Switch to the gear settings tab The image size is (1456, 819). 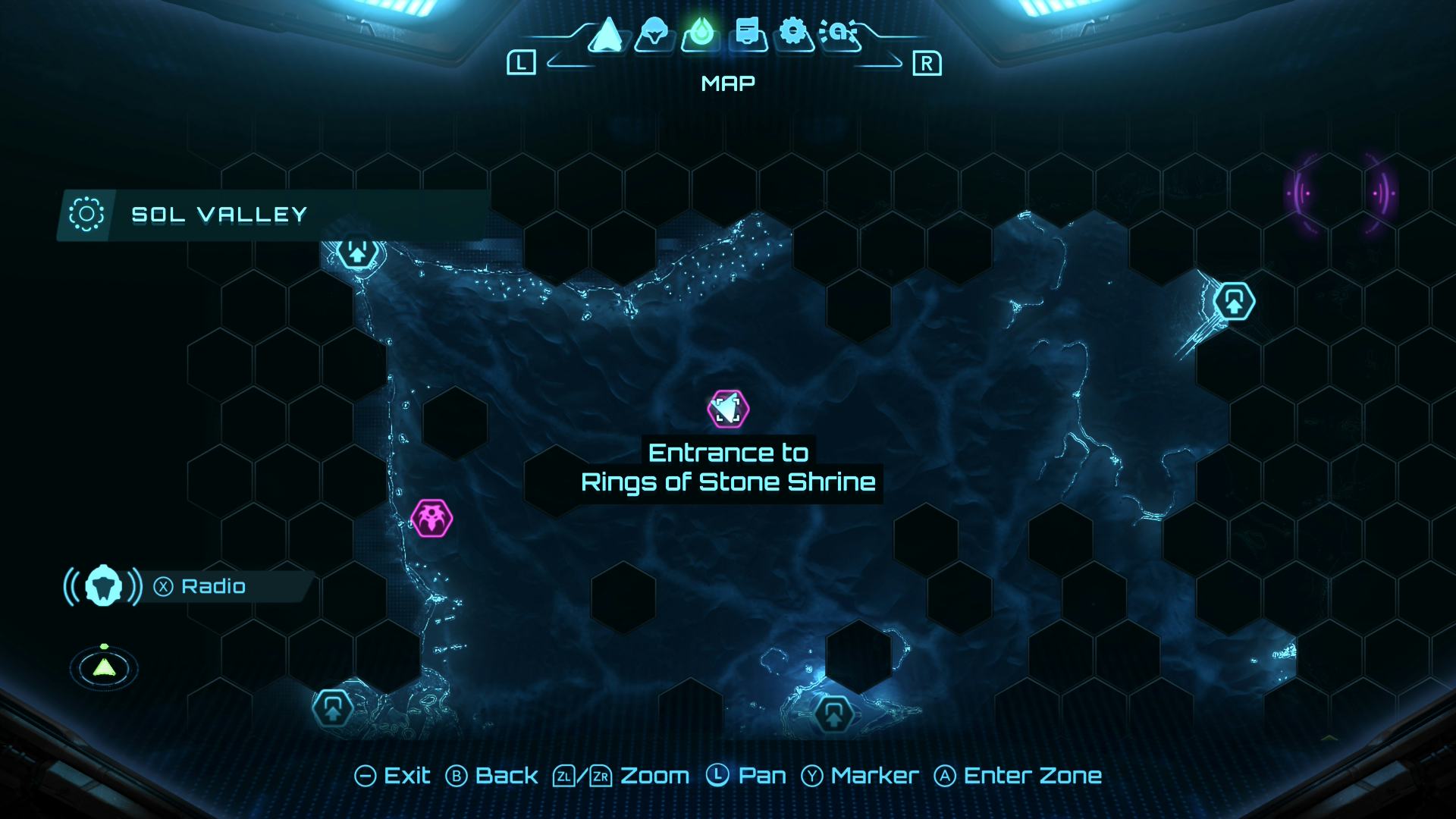pyautogui.click(x=793, y=33)
